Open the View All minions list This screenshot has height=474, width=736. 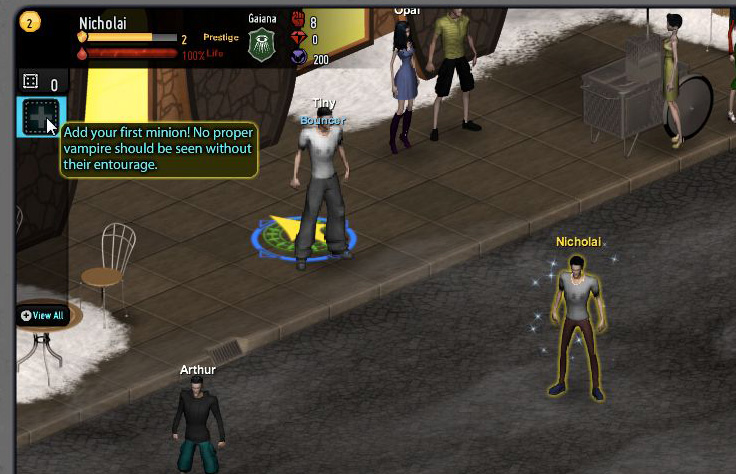point(42,315)
